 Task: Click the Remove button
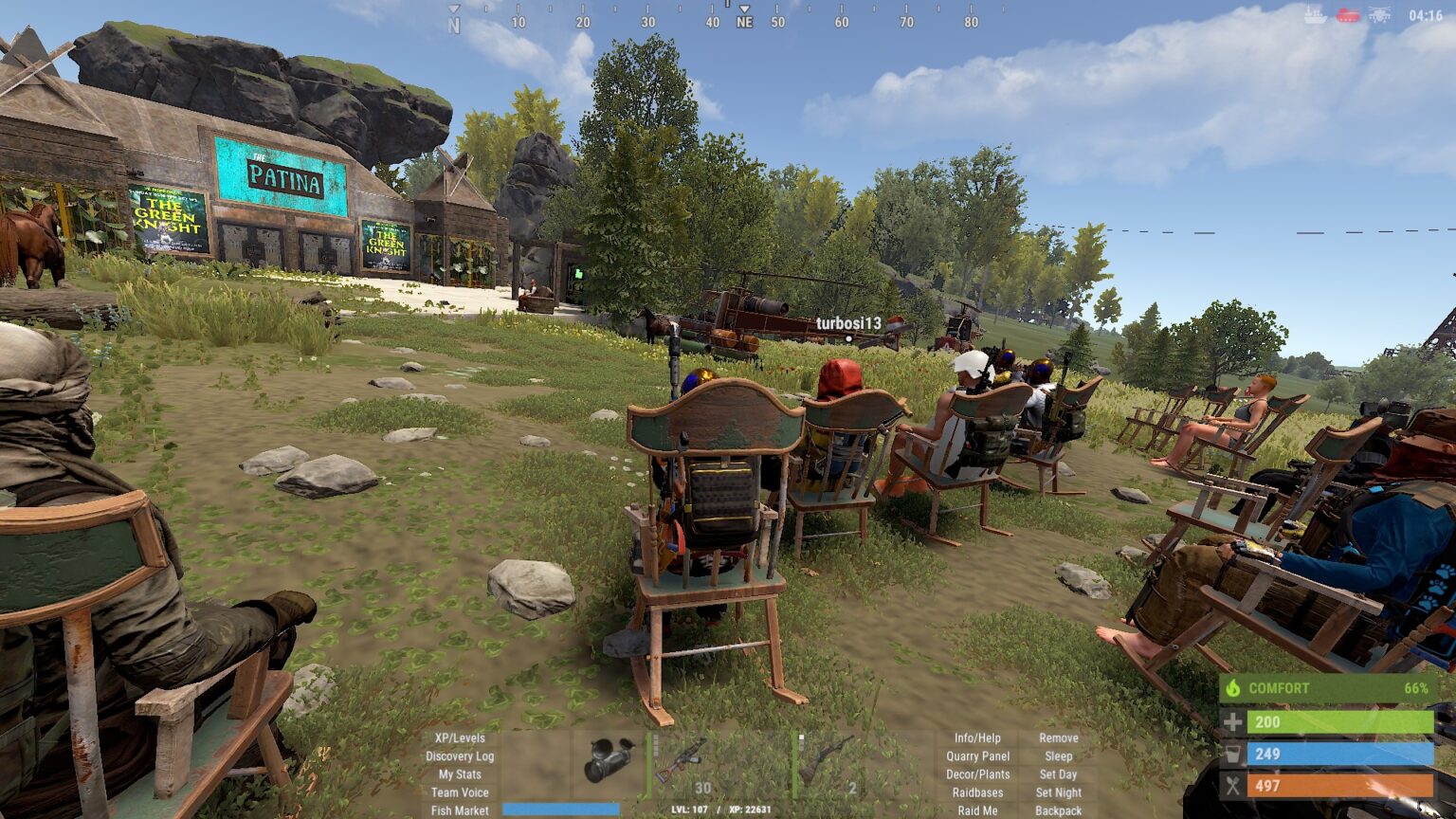(x=1058, y=737)
